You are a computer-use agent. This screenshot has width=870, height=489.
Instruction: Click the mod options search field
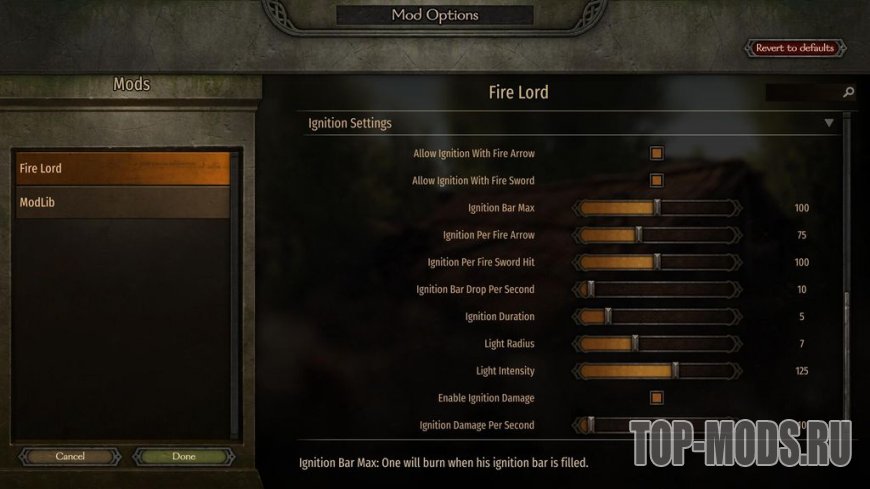803,93
